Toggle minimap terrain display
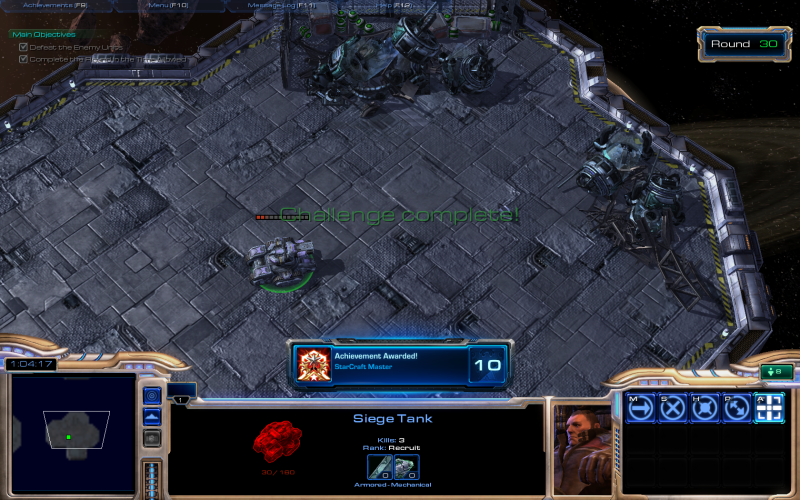Screen dimensions: 800x500 pos(152,417)
